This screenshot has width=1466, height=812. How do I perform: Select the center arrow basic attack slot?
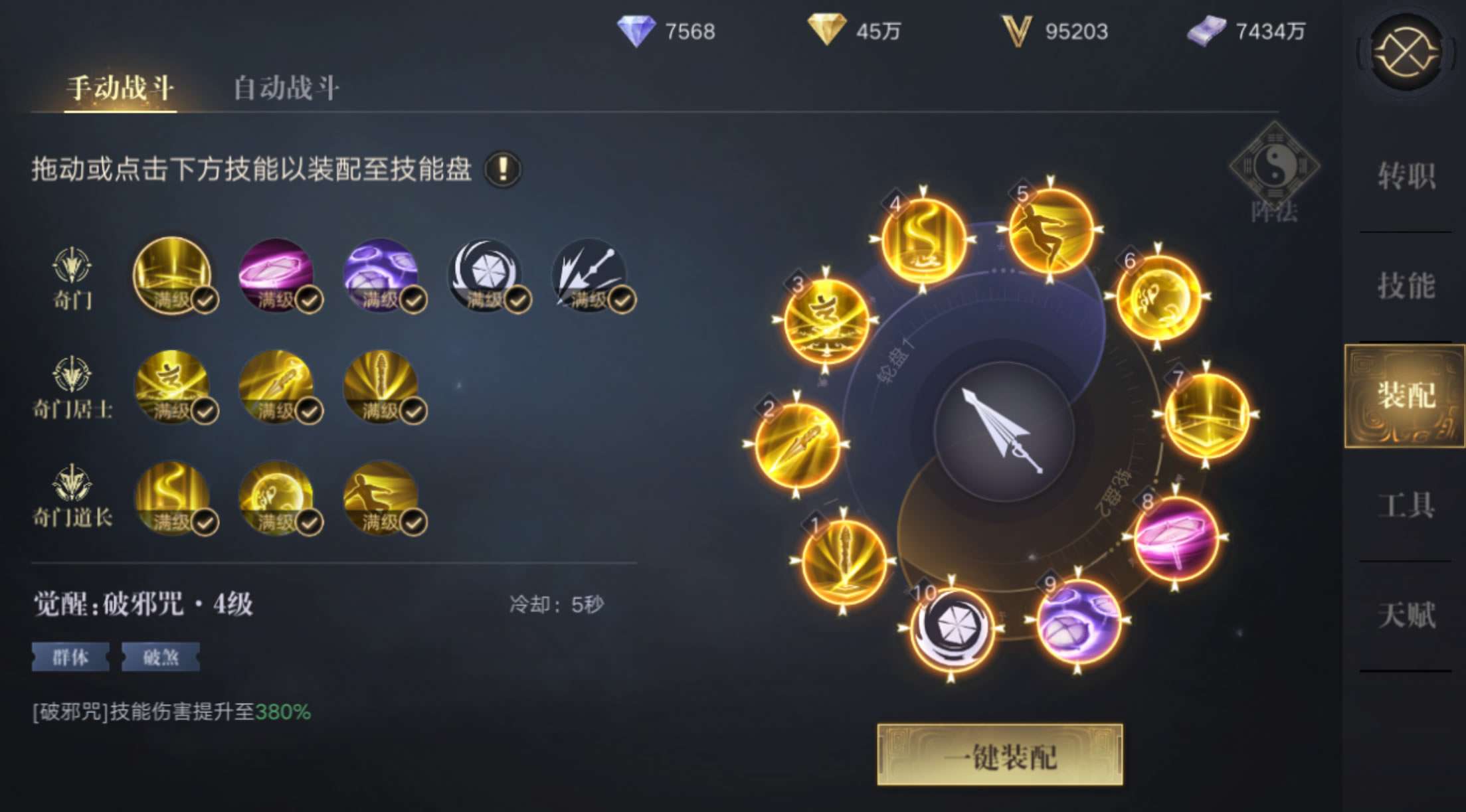coord(1003,432)
